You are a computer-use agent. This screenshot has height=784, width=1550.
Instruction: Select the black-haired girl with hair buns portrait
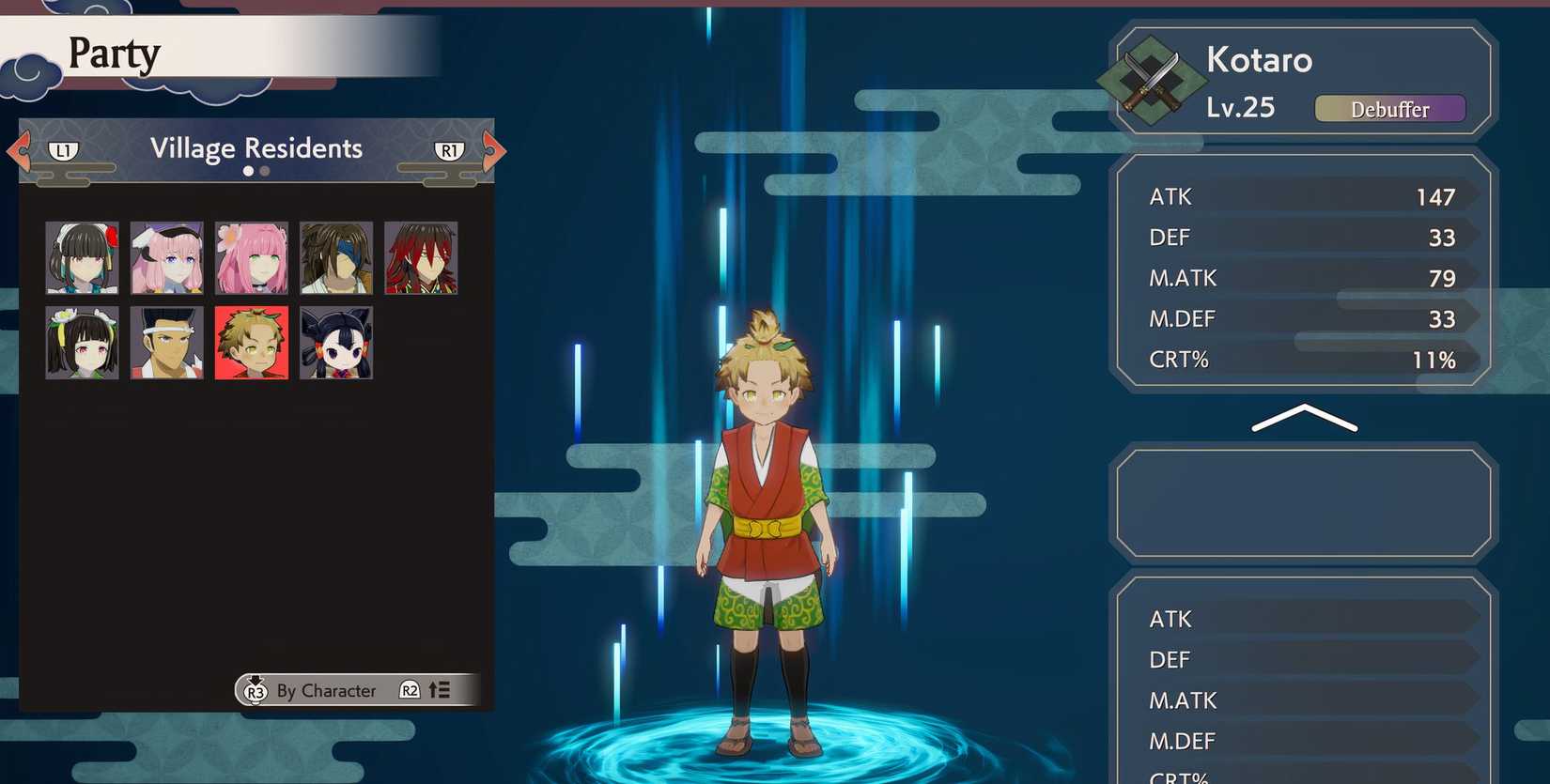pyautogui.click(x=335, y=343)
